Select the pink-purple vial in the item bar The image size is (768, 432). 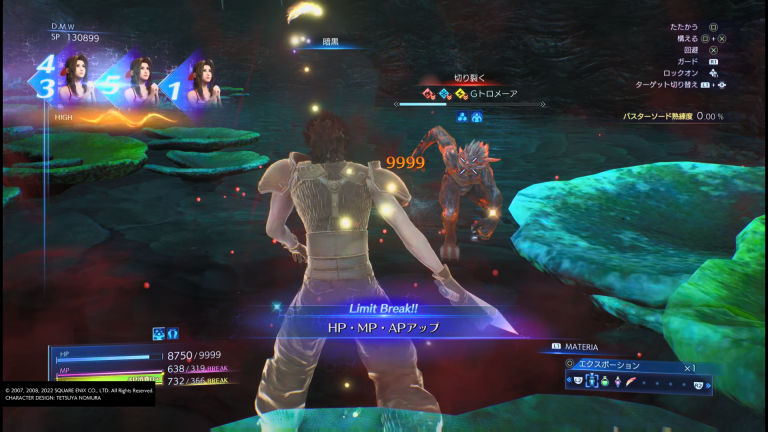(x=617, y=383)
